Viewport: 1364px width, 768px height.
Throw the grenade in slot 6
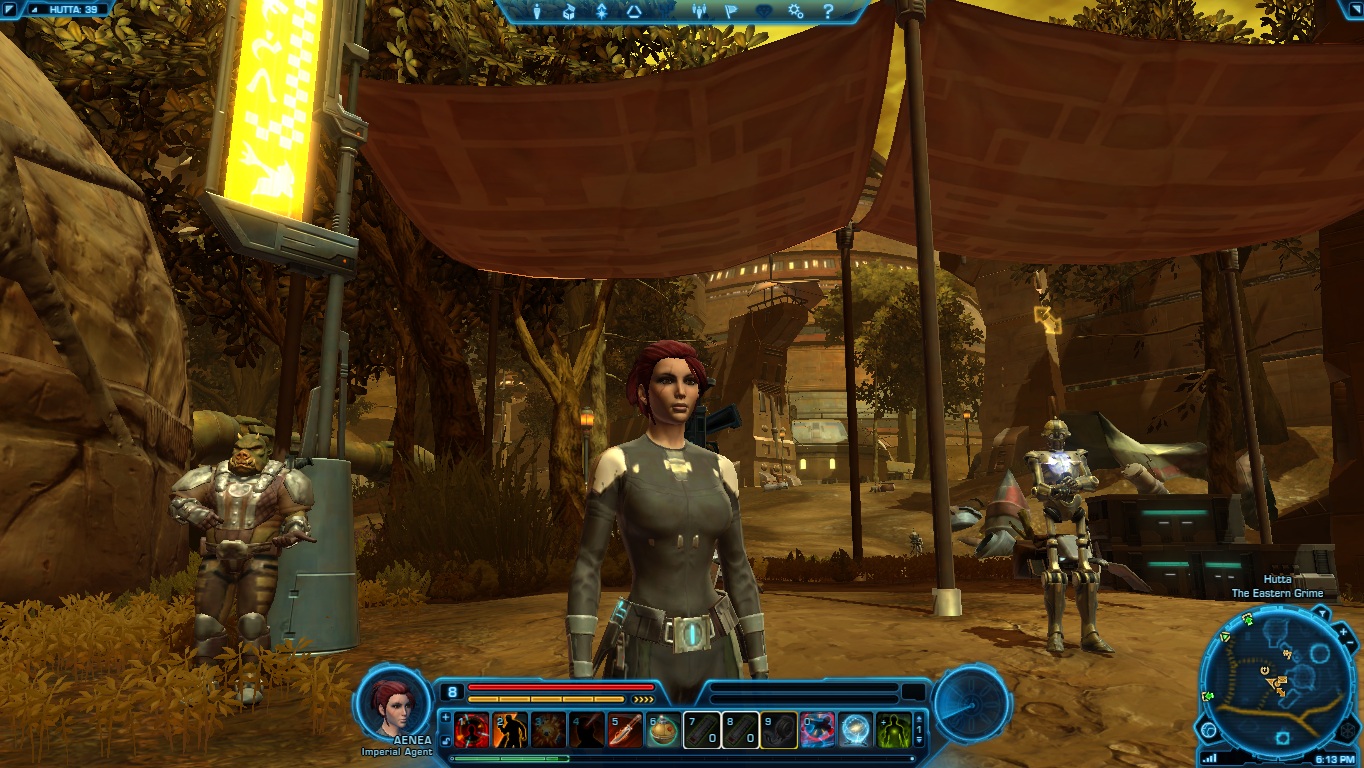pyautogui.click(x=663, y=731)
